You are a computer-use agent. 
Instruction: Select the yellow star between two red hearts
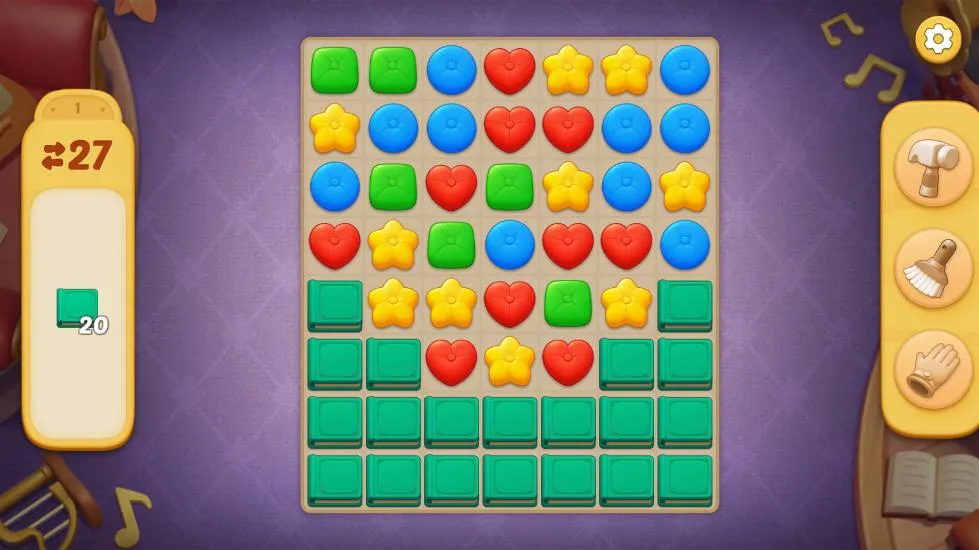tap(510, 361)
